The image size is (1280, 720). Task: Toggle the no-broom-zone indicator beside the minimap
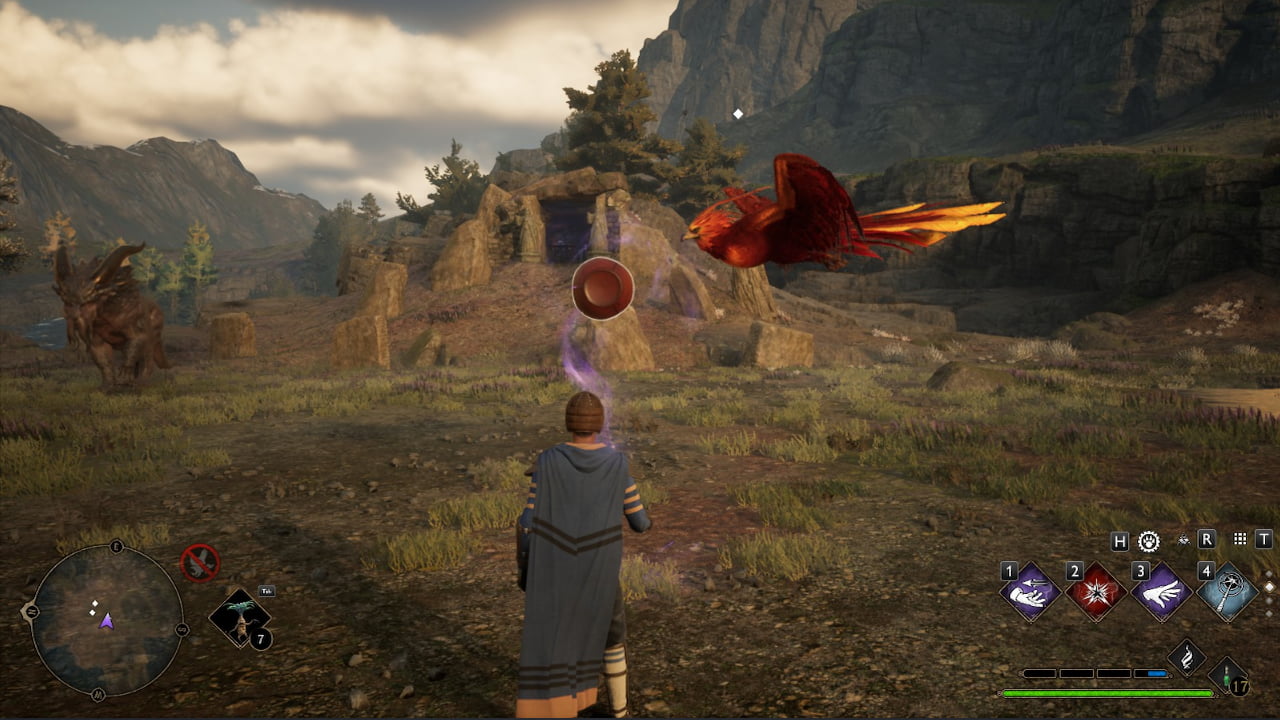click(x=198, y=561)
